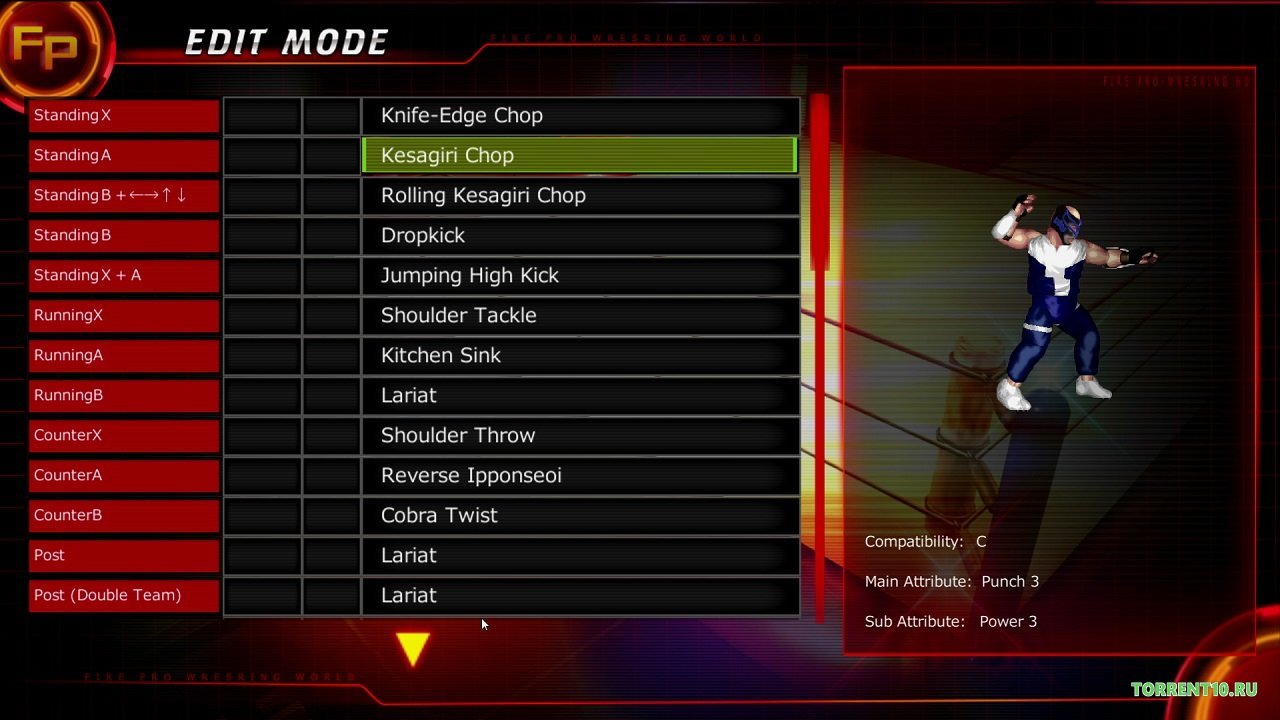Screen dimensions: 1280x720
Task: Select the Knife-Edge Chop move
Action: click(580, 115)
